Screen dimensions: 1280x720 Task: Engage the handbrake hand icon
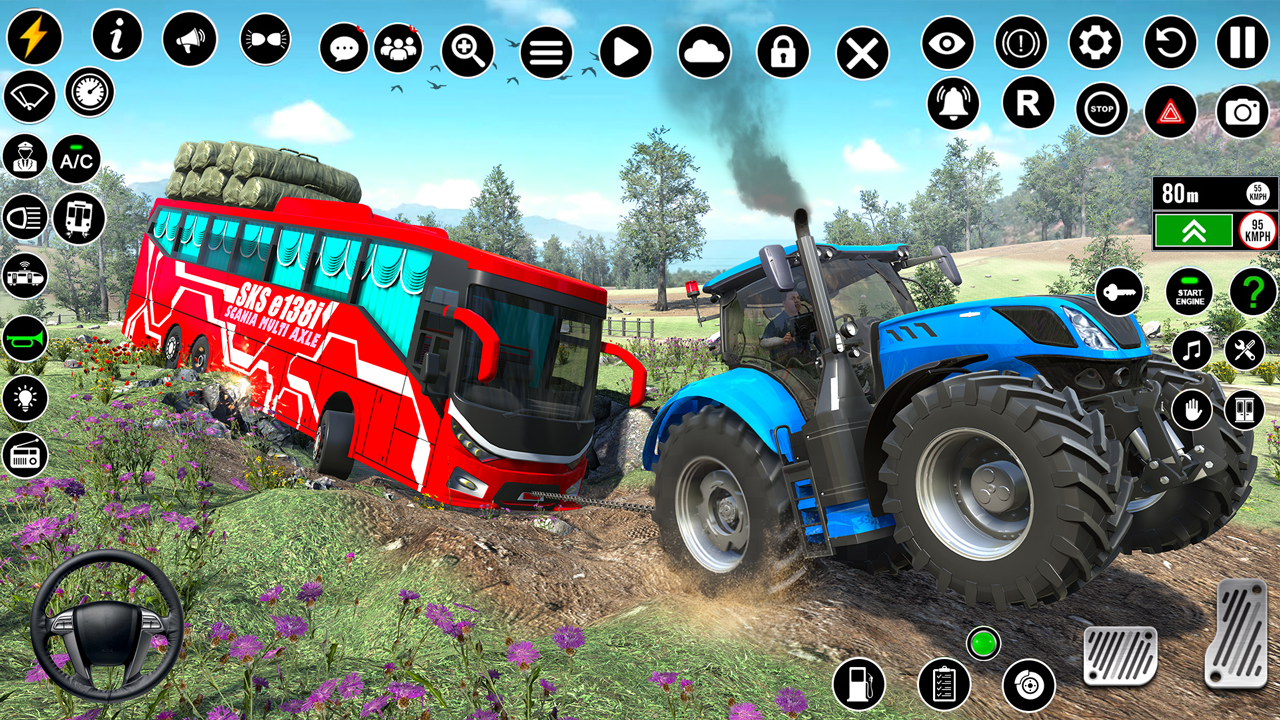(x=1191, y=408)
